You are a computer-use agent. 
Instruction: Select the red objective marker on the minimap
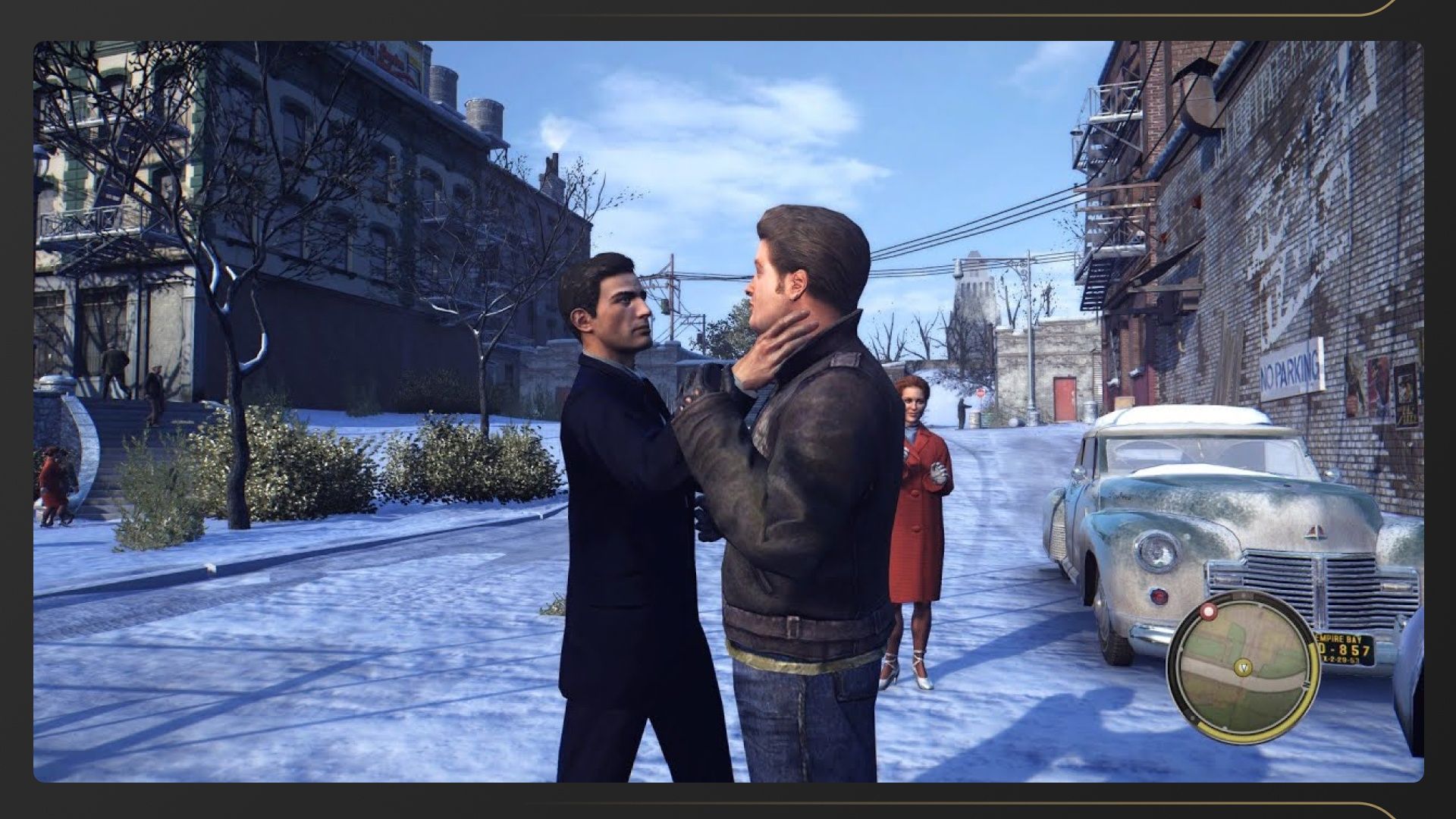pyautogui.click(x=1207, y=612)
